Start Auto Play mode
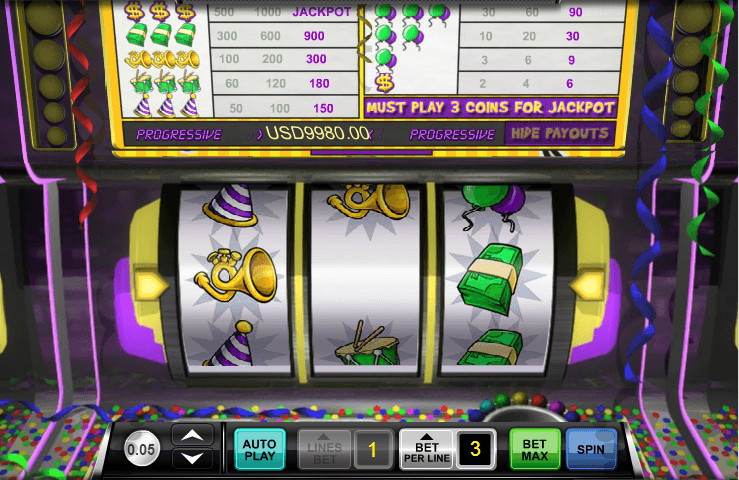739x480 pixels. (x=259, y=449)
